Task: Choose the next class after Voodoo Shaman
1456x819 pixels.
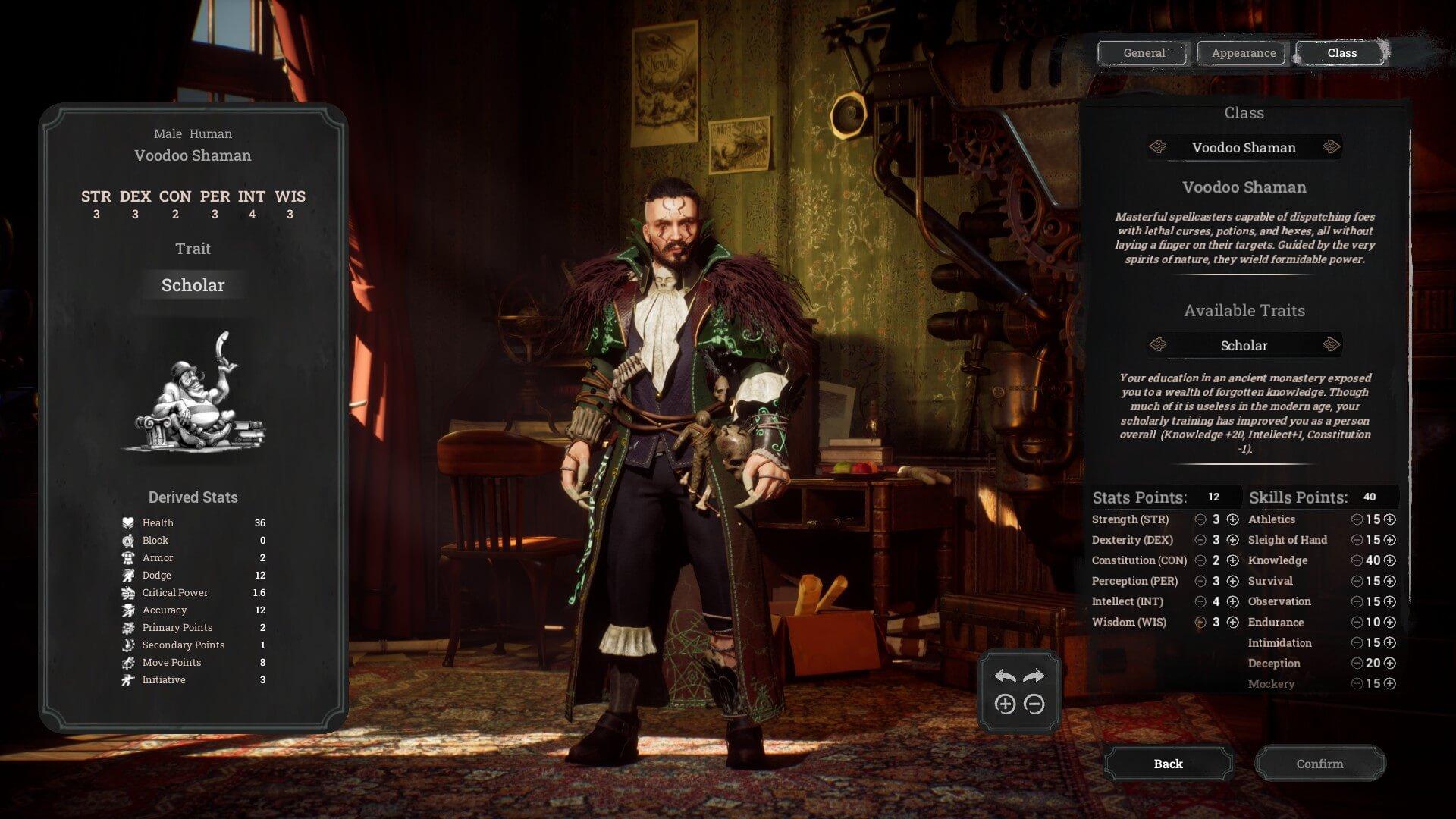Action: [1331, 147]
